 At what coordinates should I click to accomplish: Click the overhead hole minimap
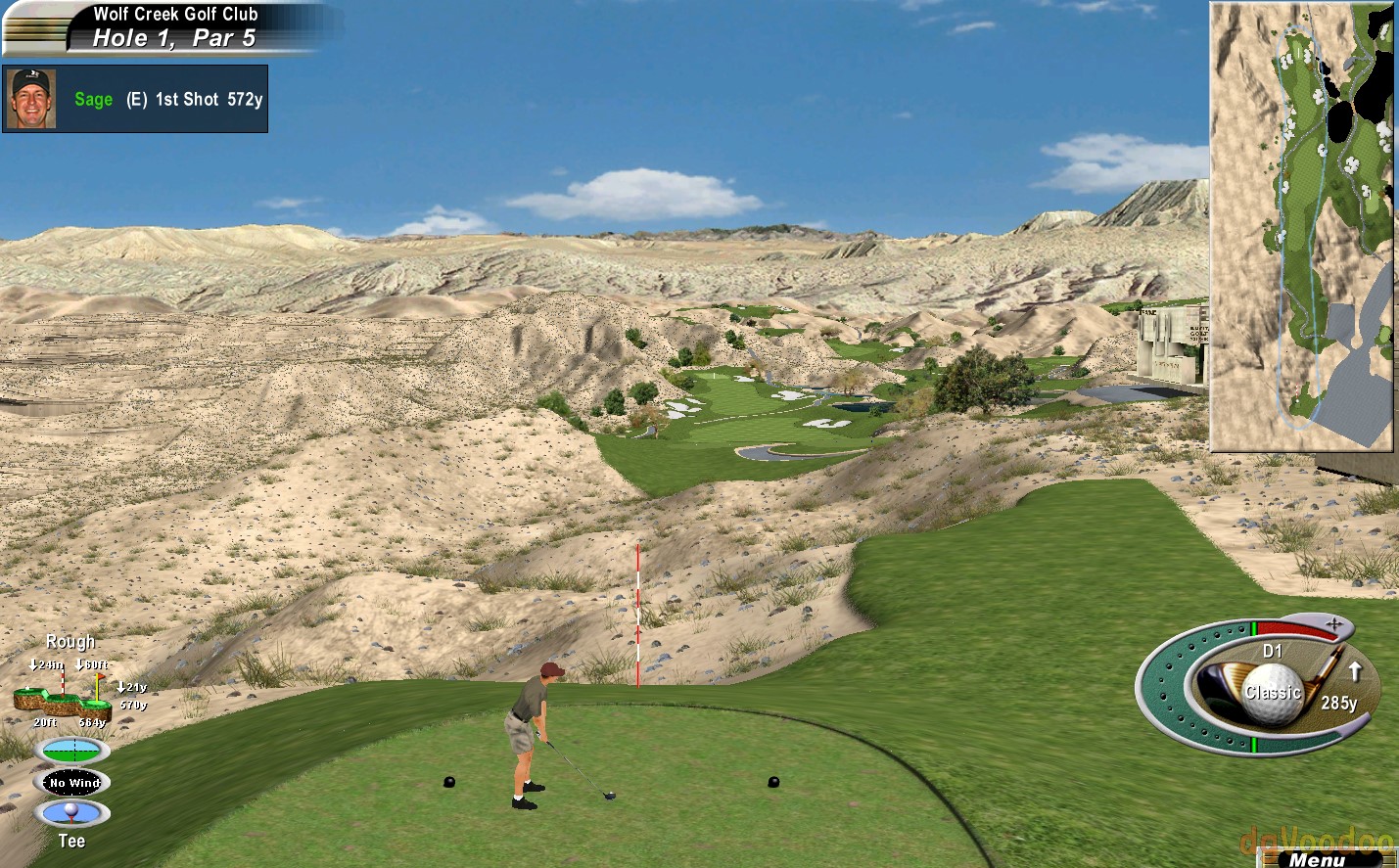(1301, 227)
